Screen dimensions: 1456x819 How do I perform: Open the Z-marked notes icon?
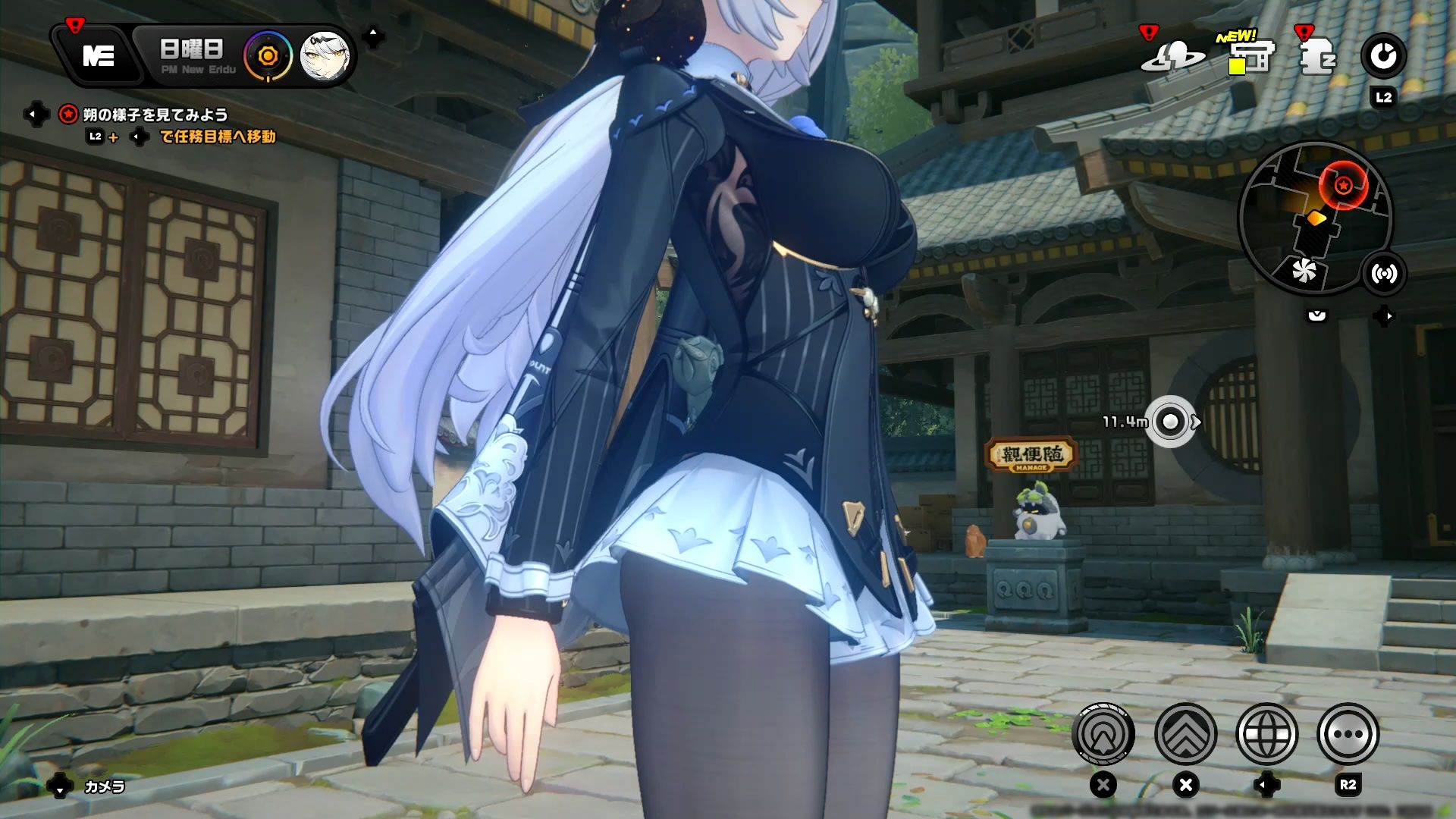(x=1317, y=55)
